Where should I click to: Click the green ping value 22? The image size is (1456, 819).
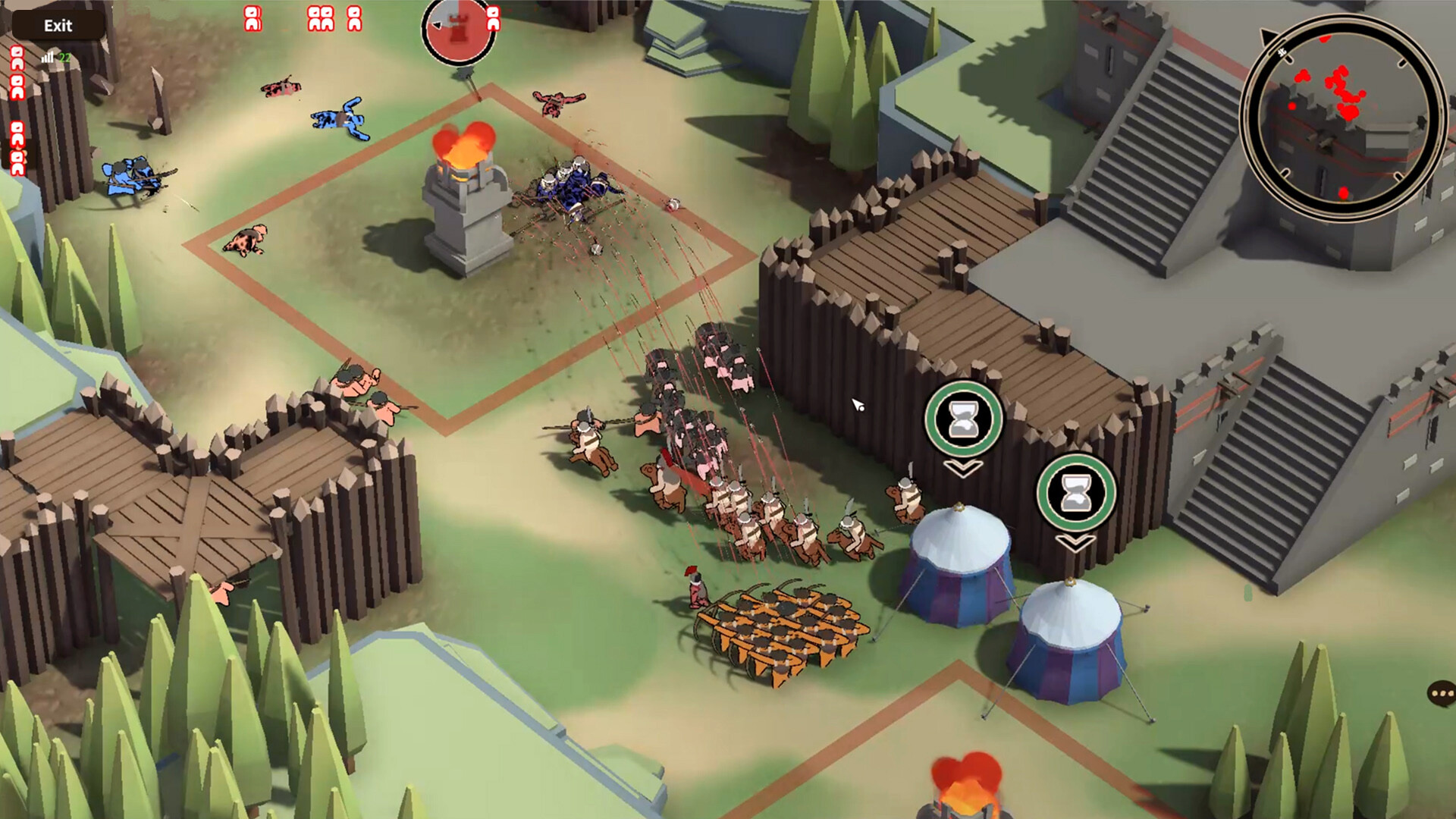pos(64,56)
